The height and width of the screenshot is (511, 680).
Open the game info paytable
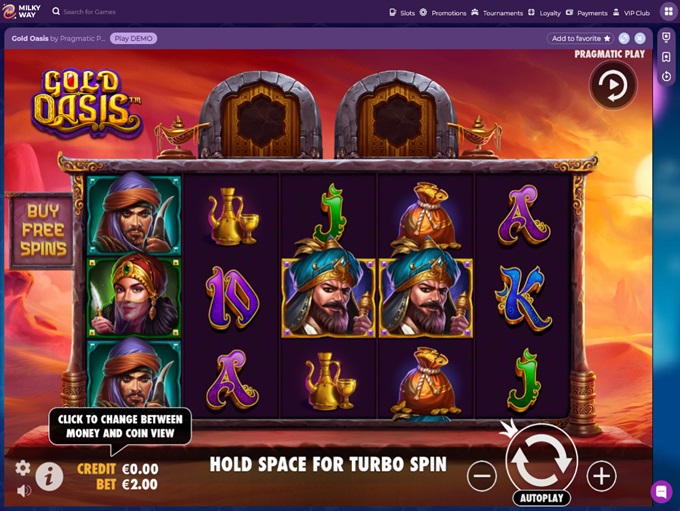point(49,477)
